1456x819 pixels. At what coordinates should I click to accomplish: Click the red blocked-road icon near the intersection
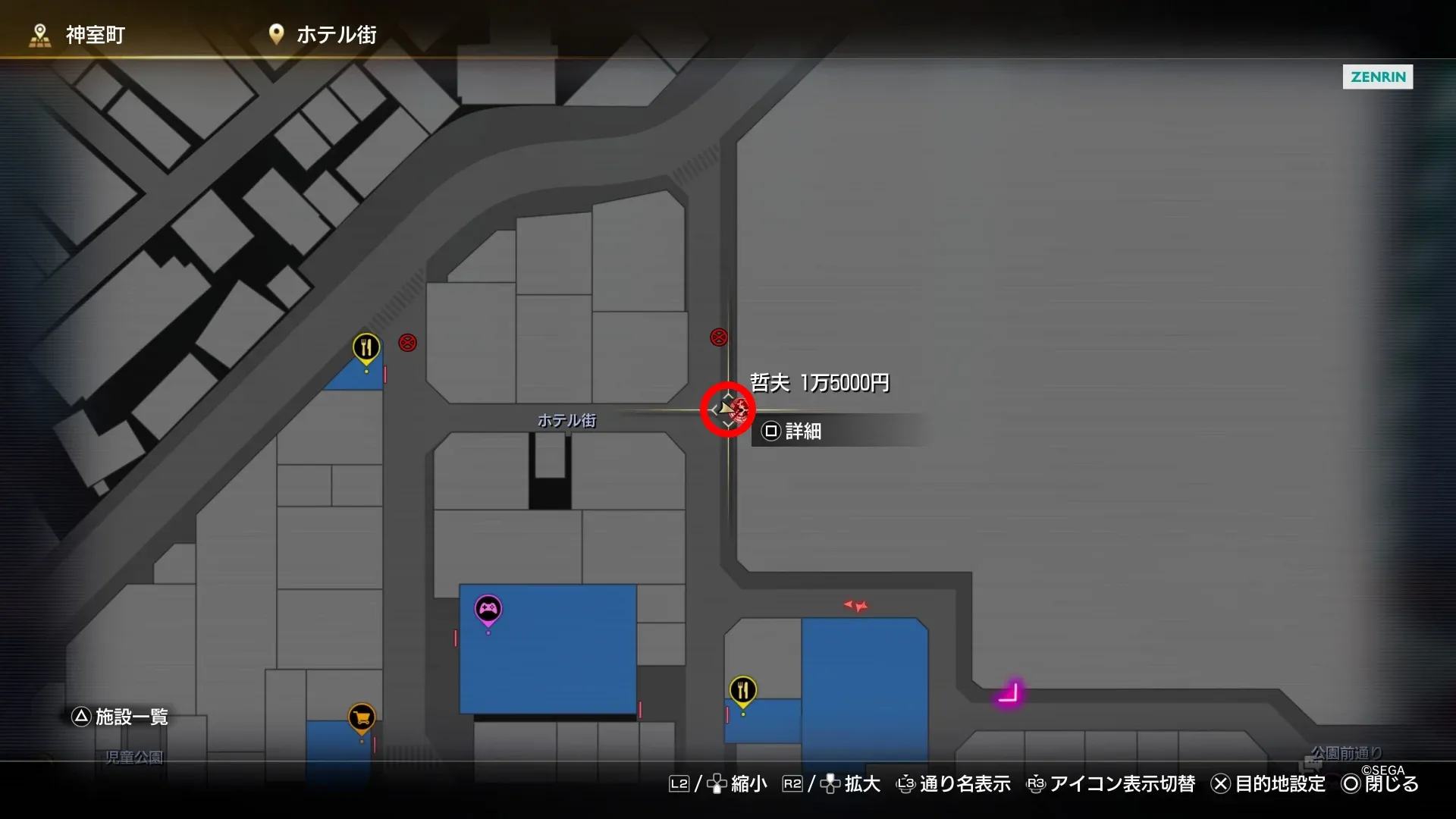(717, 337)
